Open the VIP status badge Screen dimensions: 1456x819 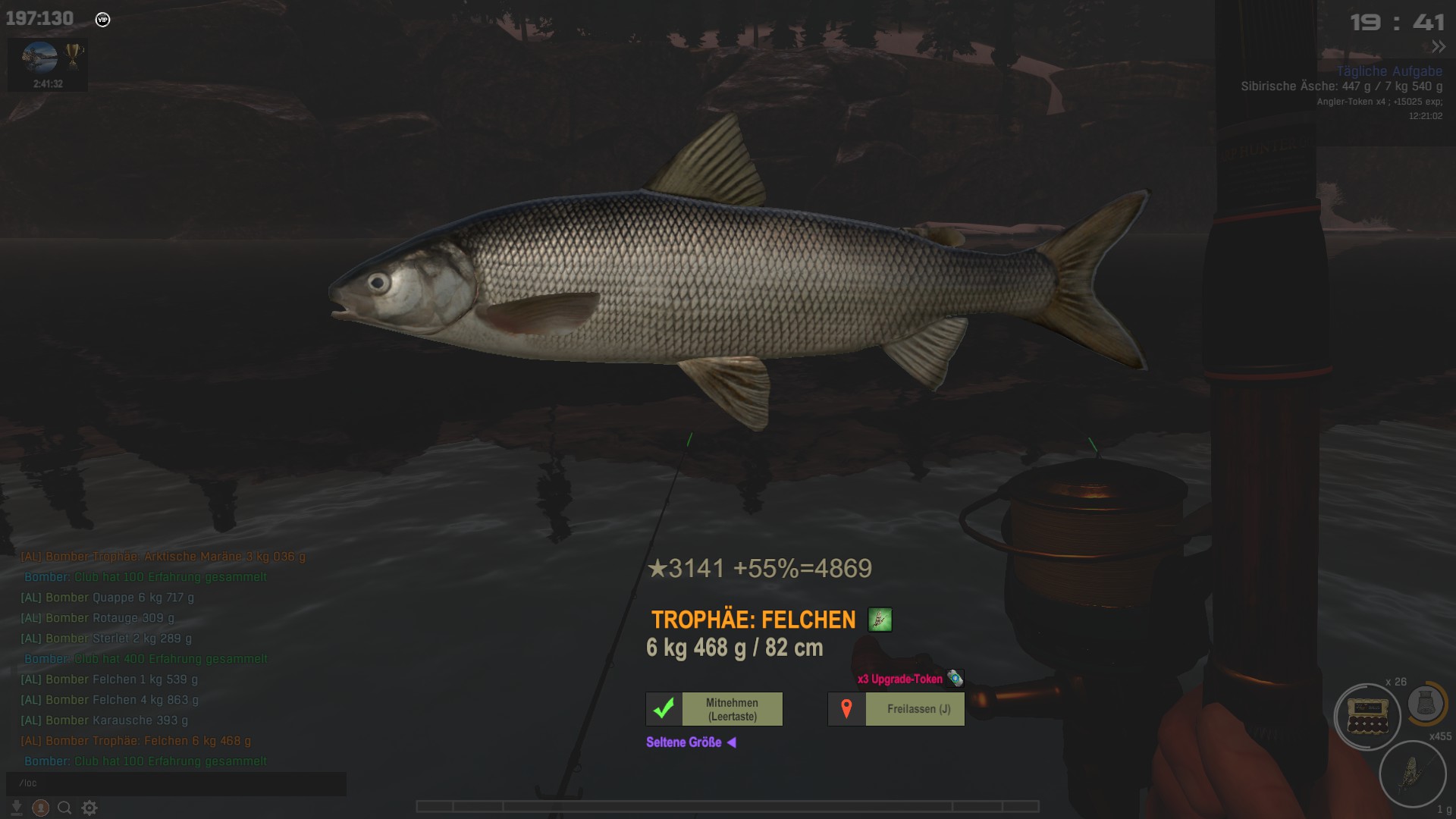point(103,20)
